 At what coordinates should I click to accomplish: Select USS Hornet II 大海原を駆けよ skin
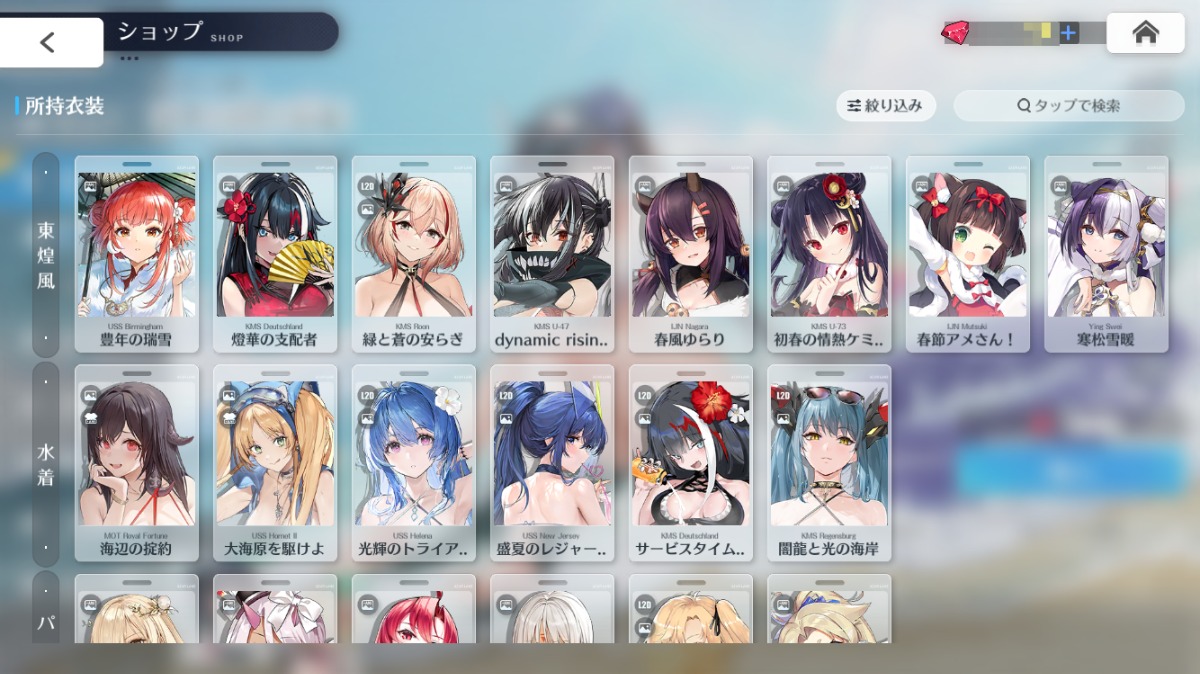tap(275, 463)
